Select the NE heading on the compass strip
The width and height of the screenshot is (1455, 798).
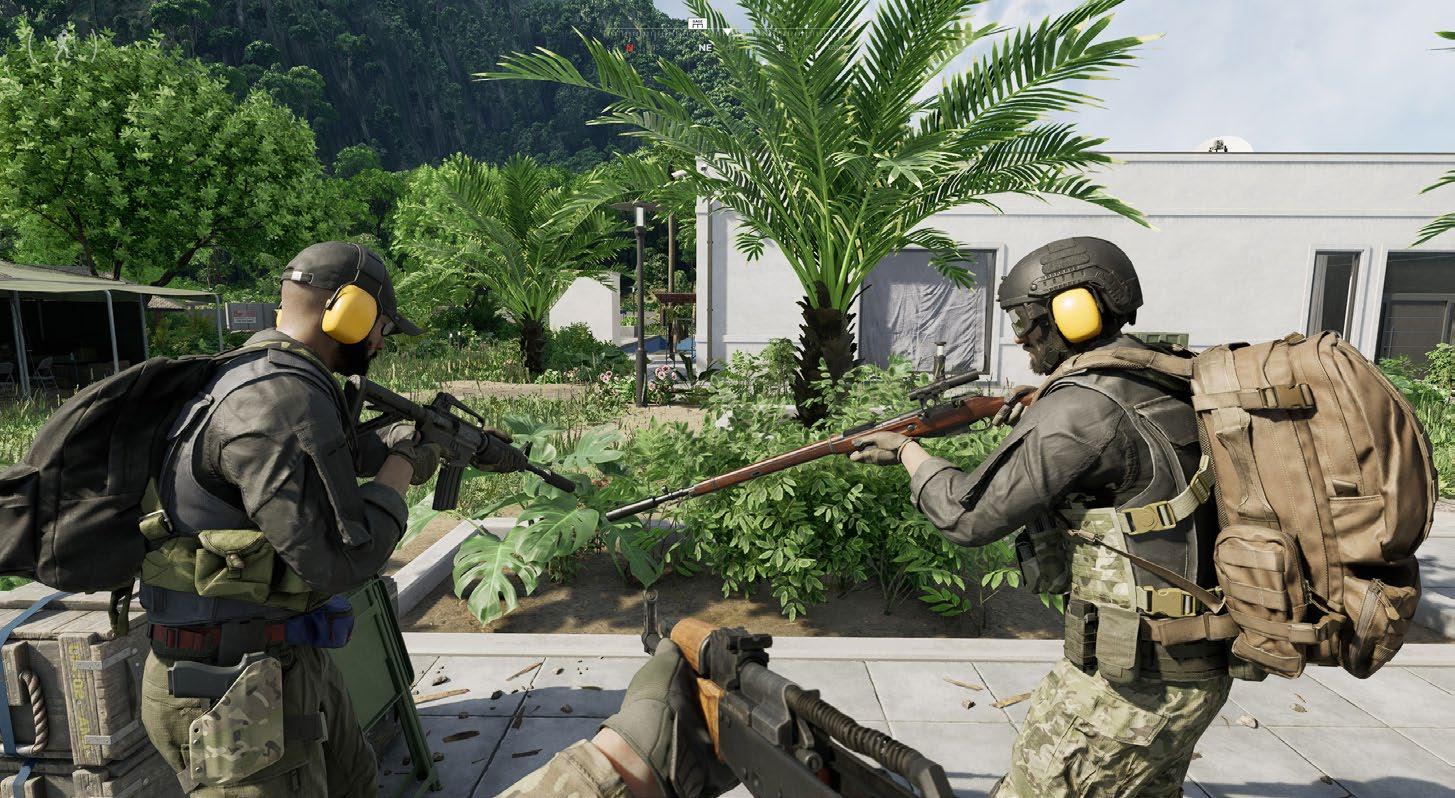[705, 47]
